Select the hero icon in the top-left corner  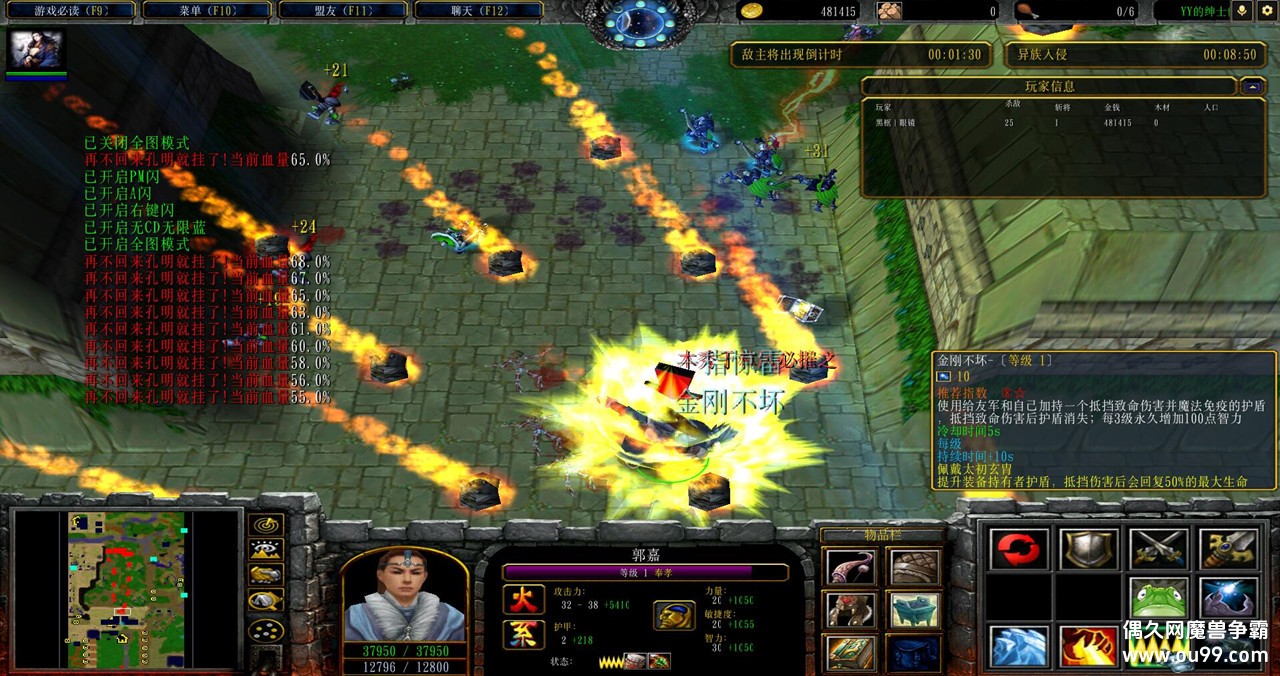click(36, 50)
